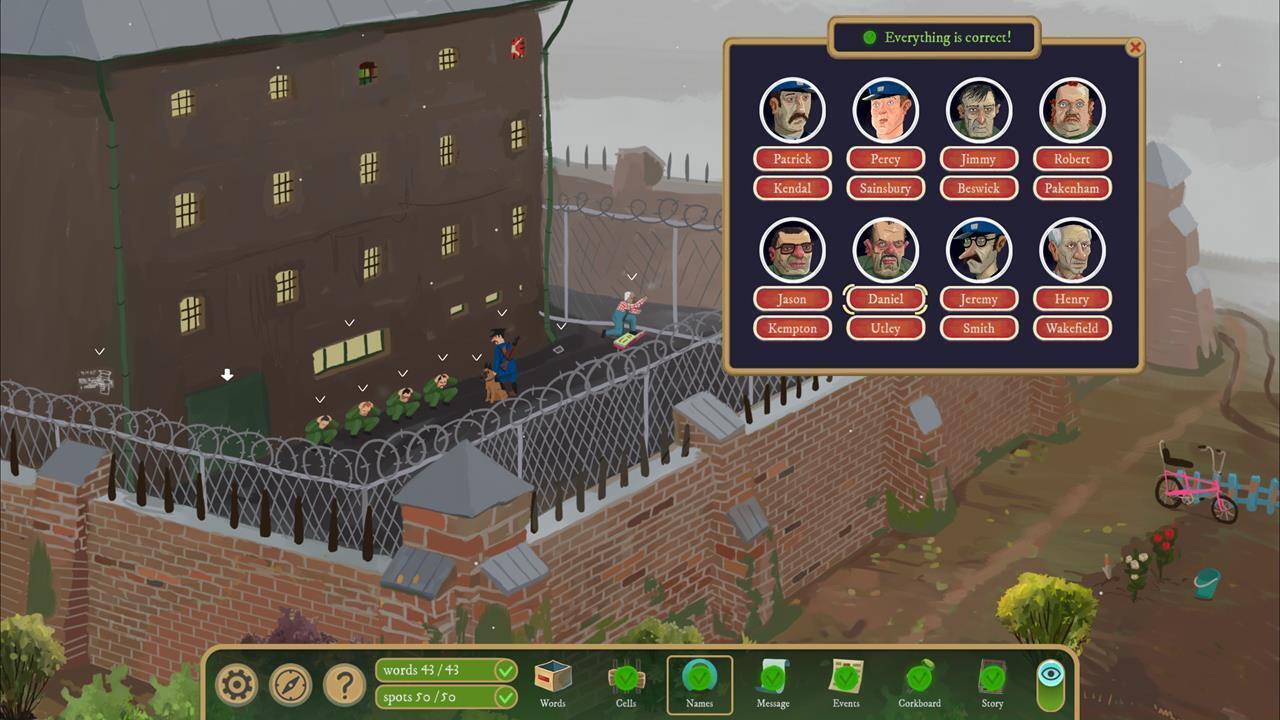Open the Words panel icon

(552, 678)
